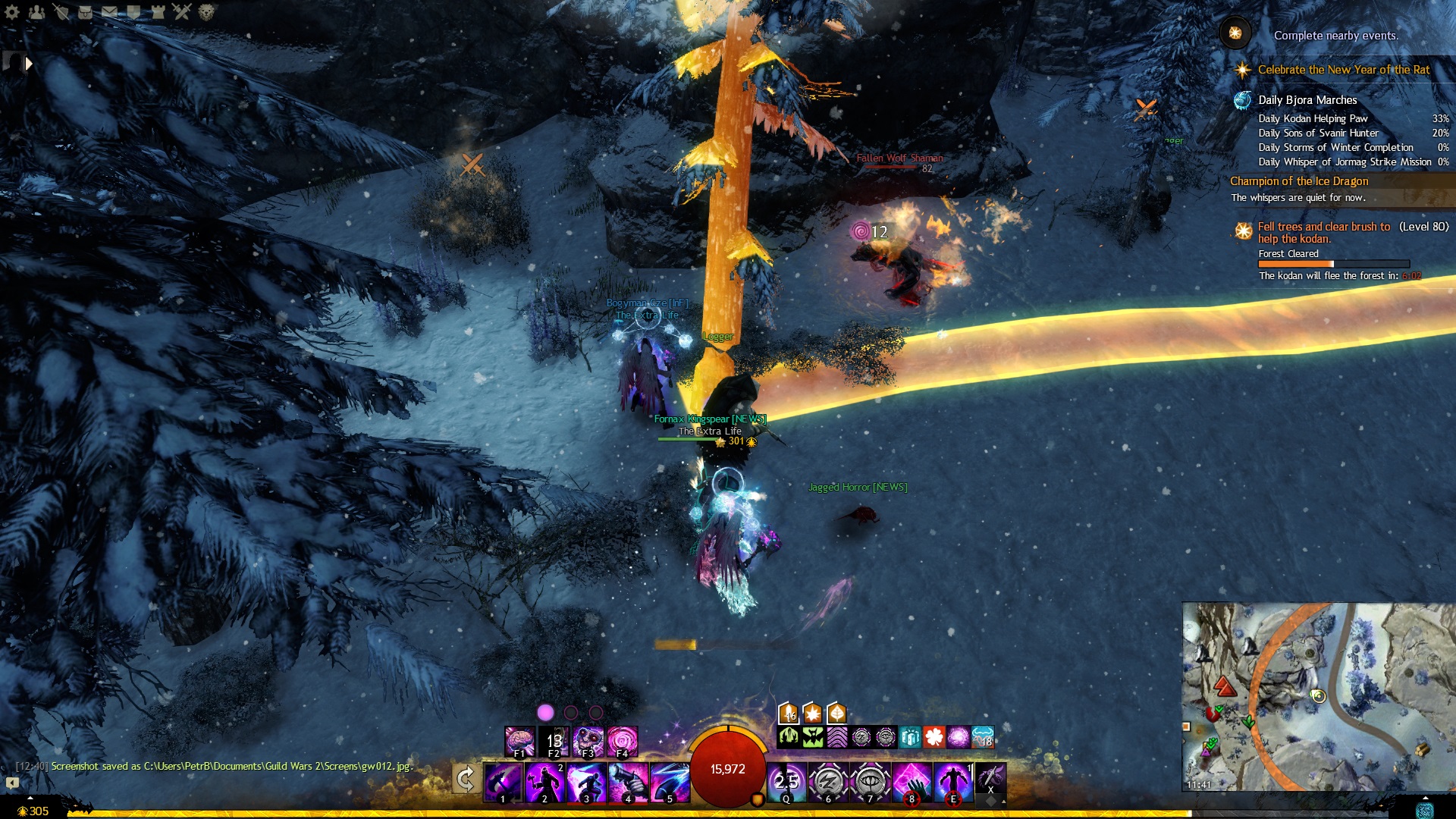
Task: Activate the elite skill in slot E
Action: click(x=953, y=782)
